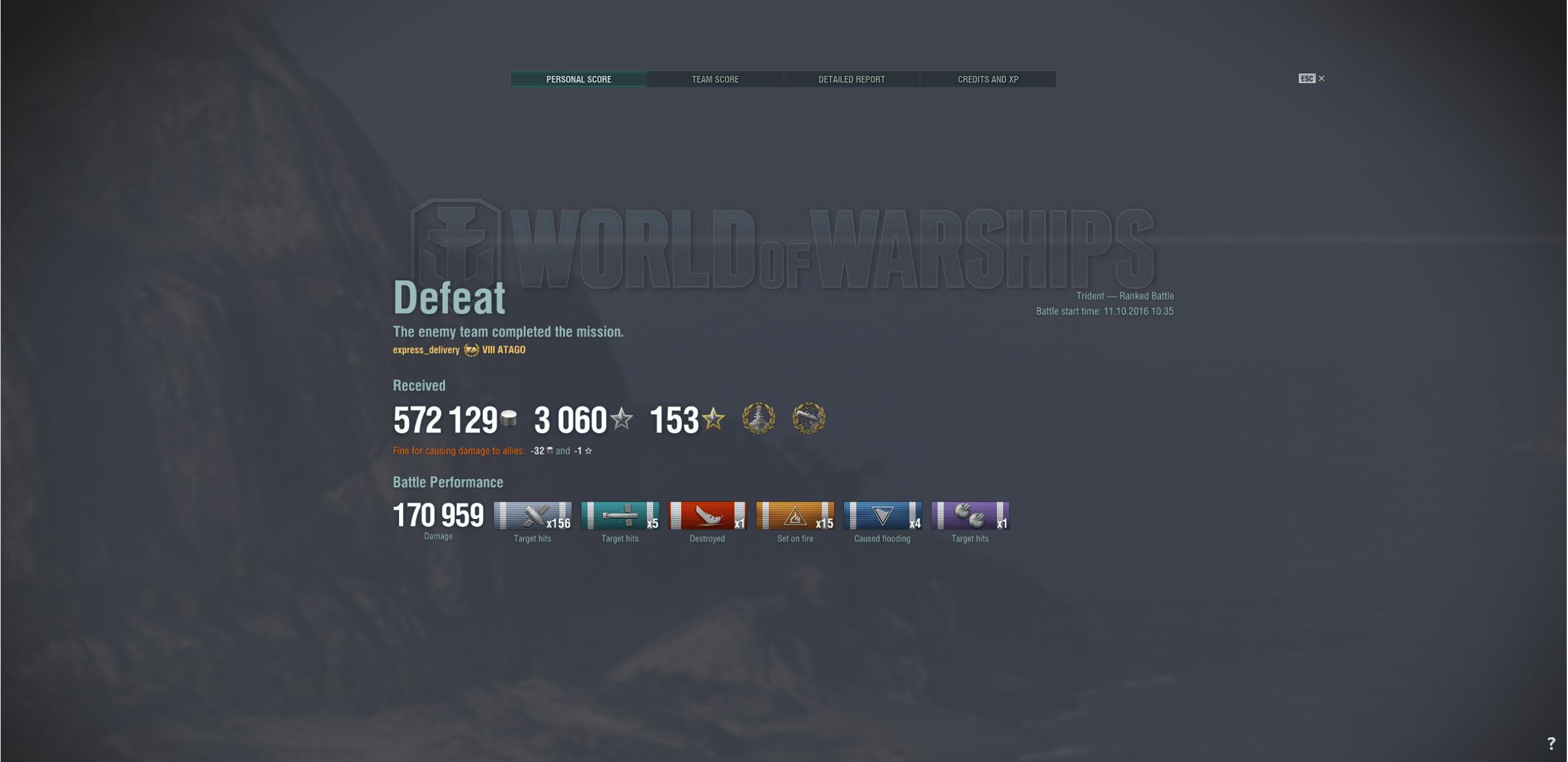View the Credits and XP tab

pos(988,80)
